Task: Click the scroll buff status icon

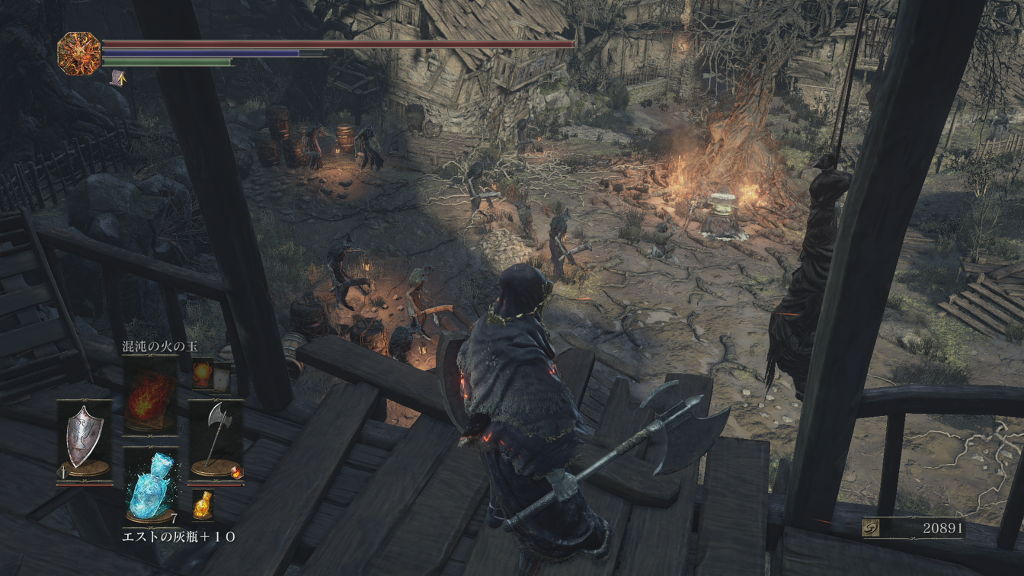Action: [118, 76]
